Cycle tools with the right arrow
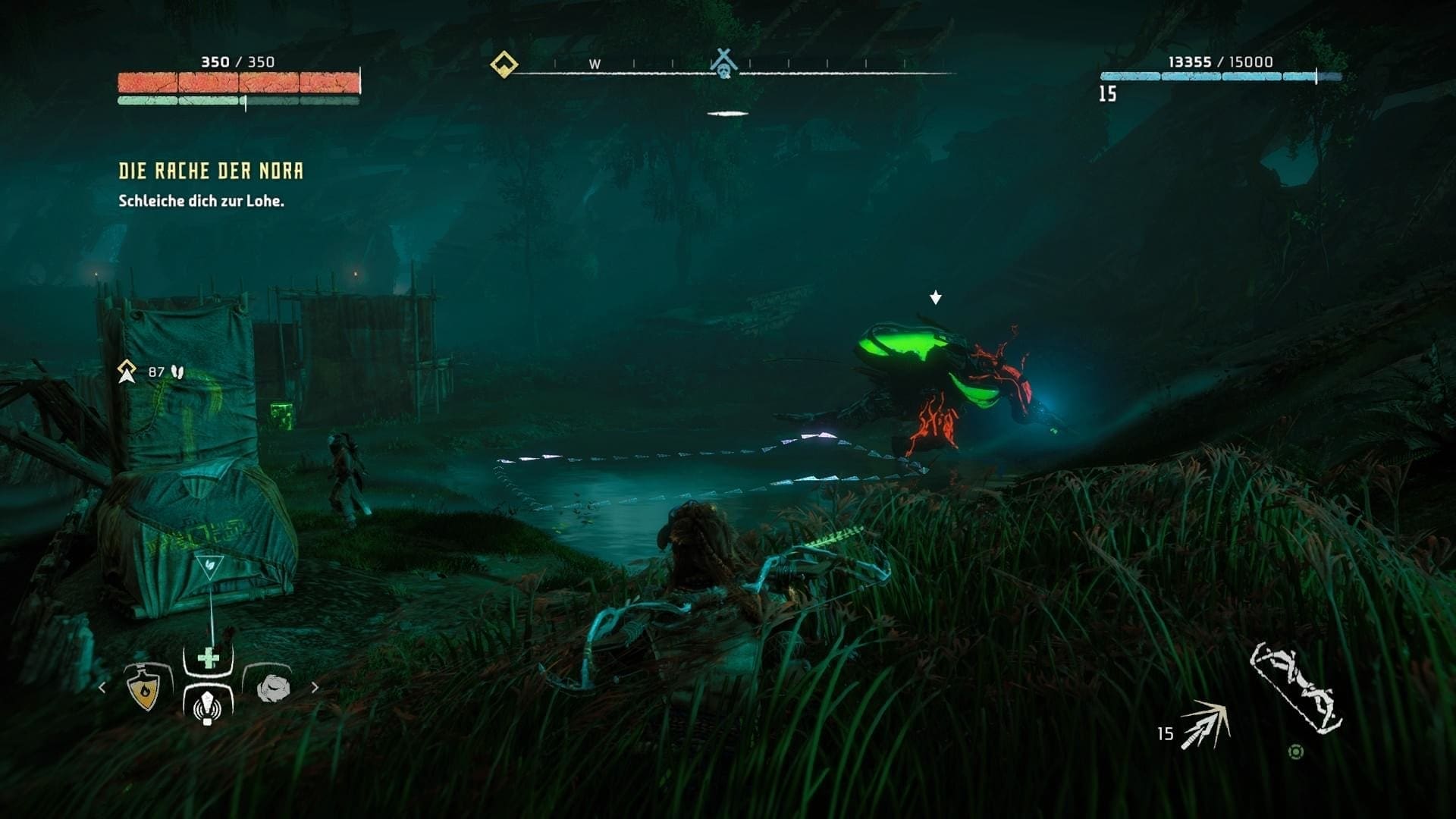 (315, 688)
